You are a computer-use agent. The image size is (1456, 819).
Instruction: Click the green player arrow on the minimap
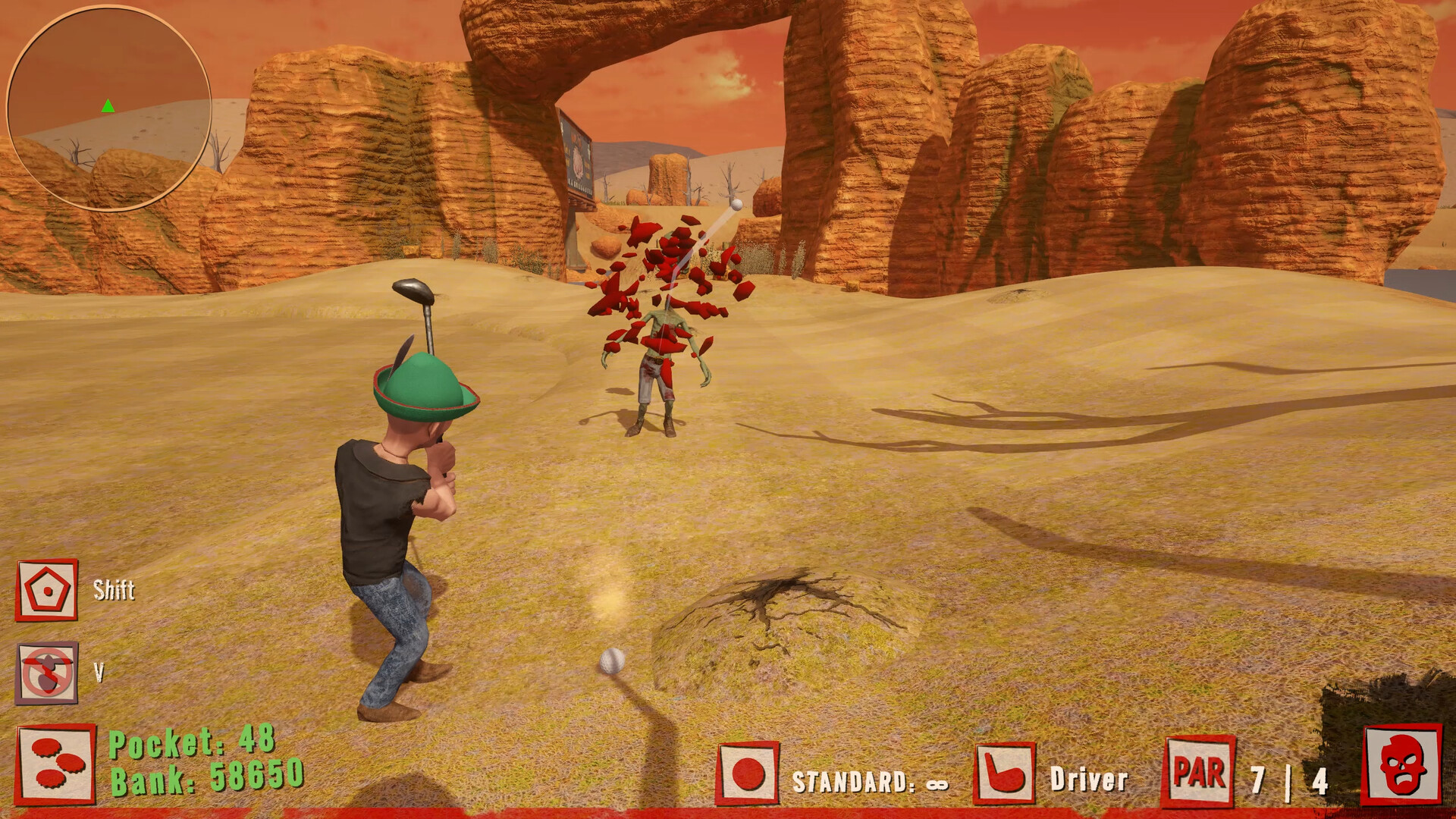[x=106, y=107]
